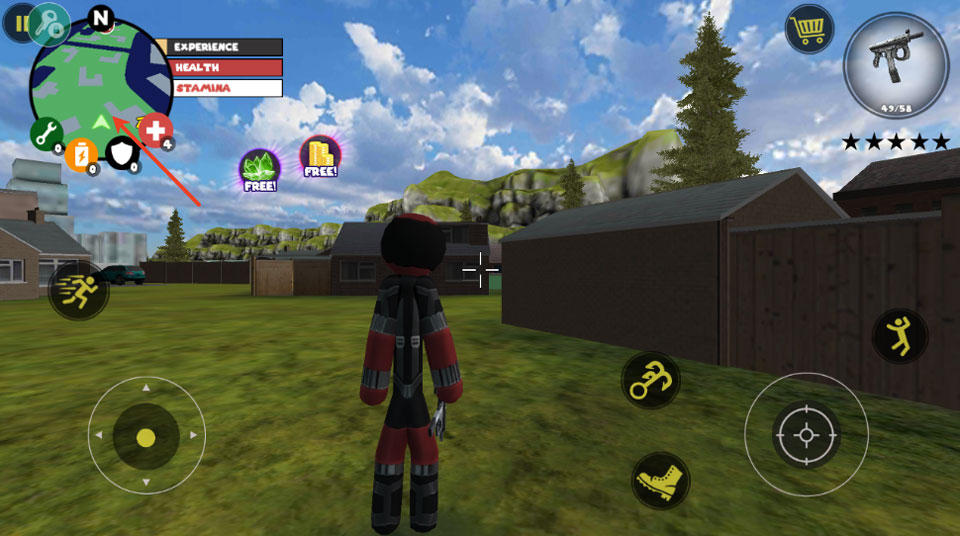Select the submachine gun weapon slot

click(894, 66)
